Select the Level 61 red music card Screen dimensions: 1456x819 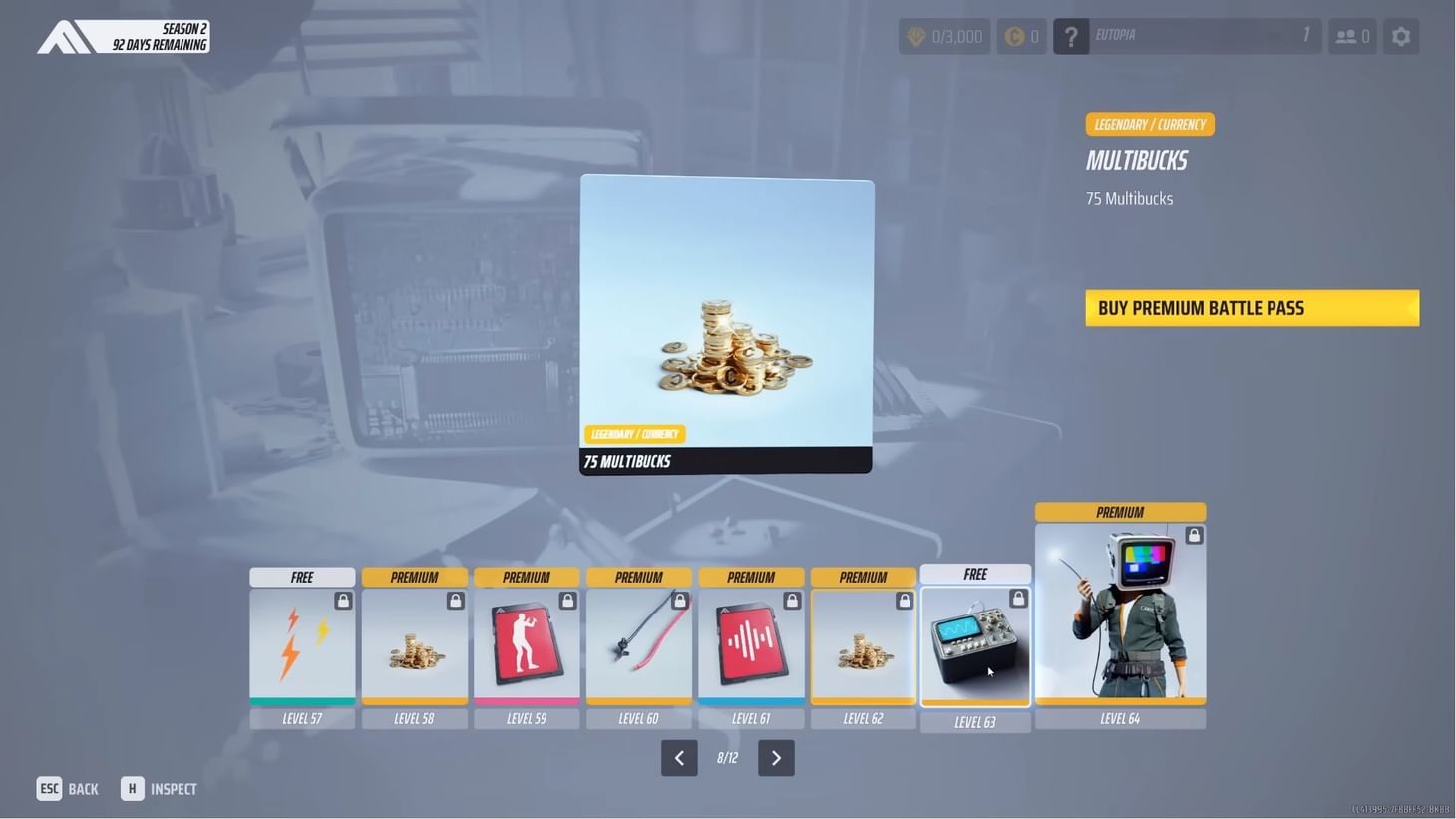pos(751,645)
